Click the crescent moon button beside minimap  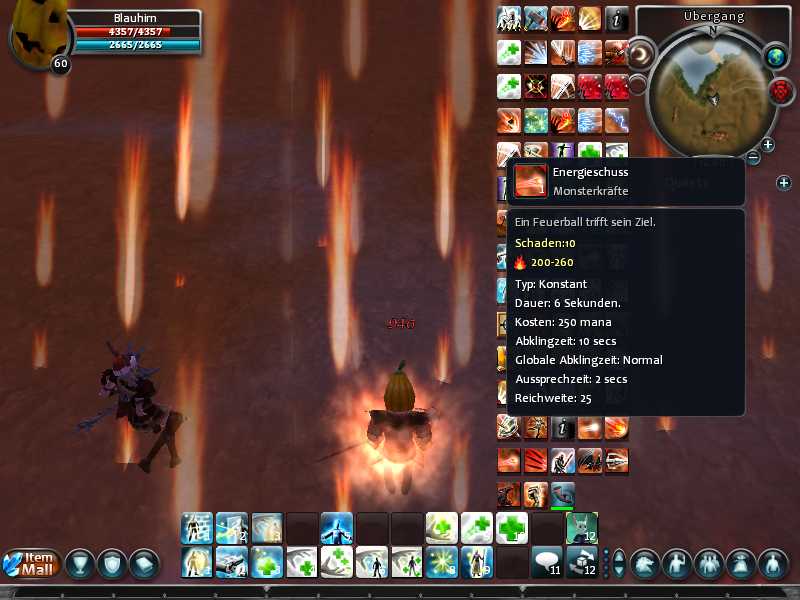641,52
